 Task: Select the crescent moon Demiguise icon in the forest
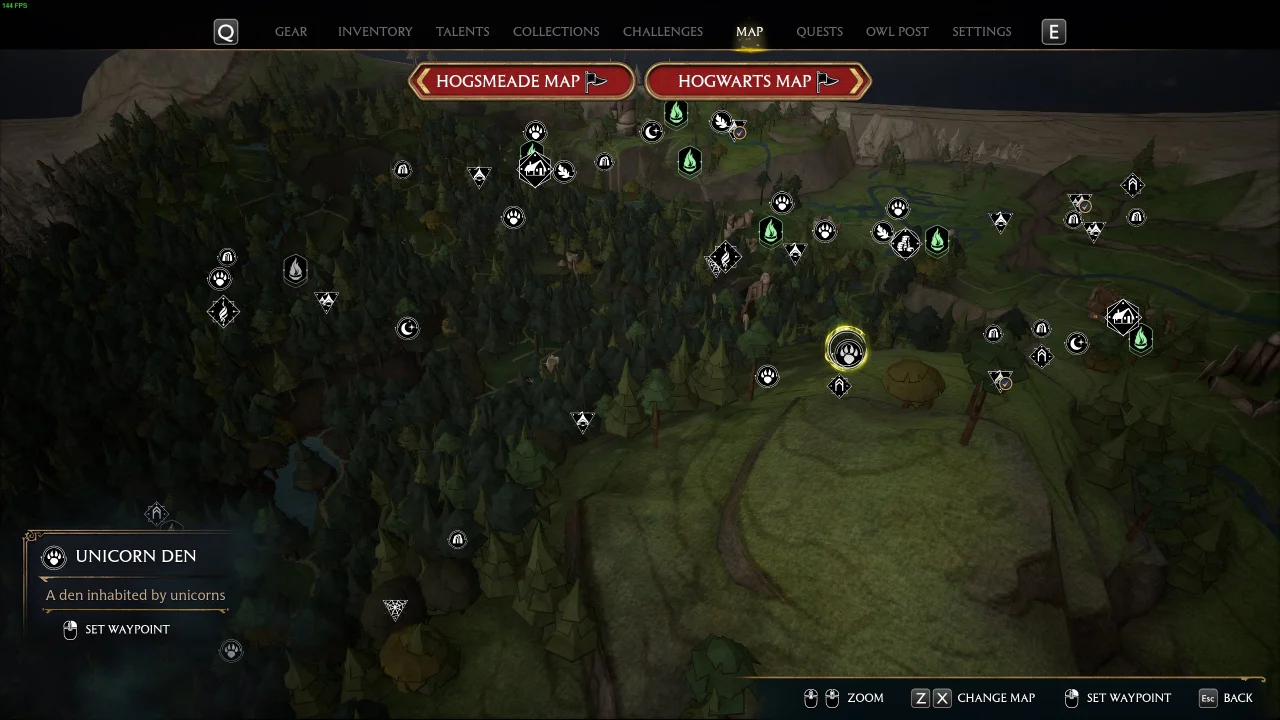tap(408, 327)
